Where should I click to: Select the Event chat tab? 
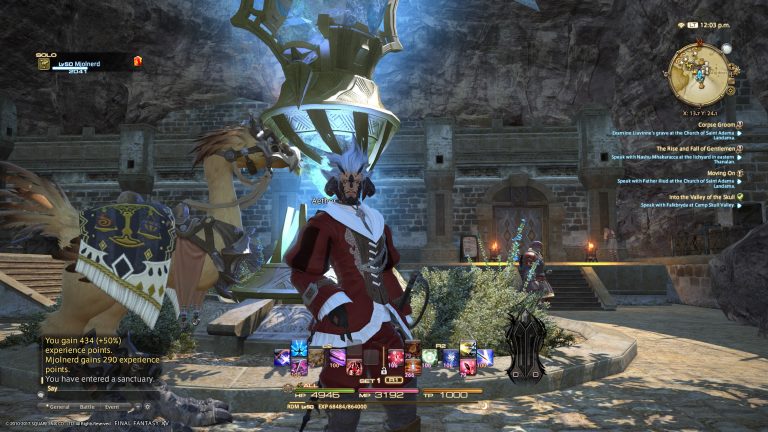click(x=112, y=407)
